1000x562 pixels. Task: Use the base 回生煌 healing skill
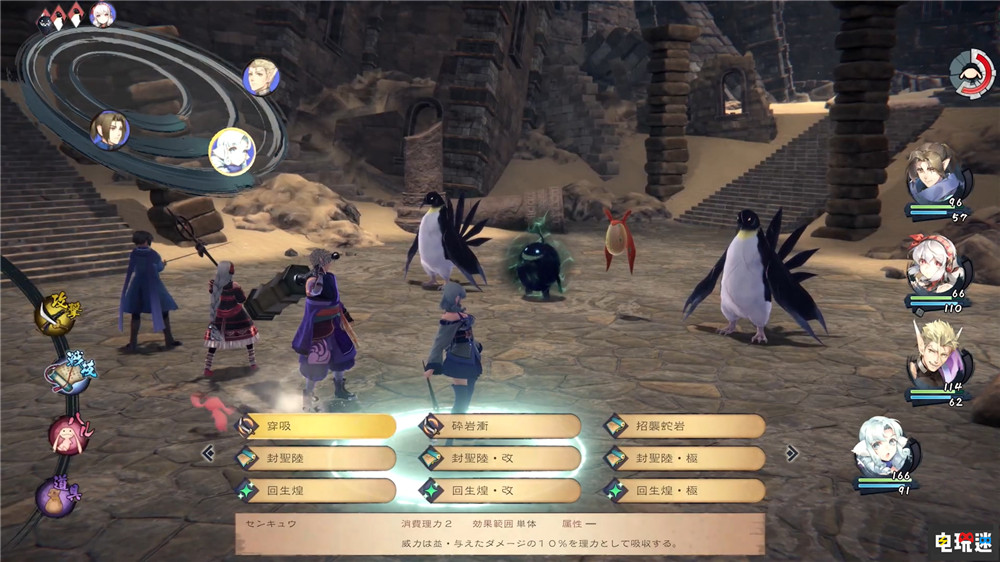click(315, 490)
